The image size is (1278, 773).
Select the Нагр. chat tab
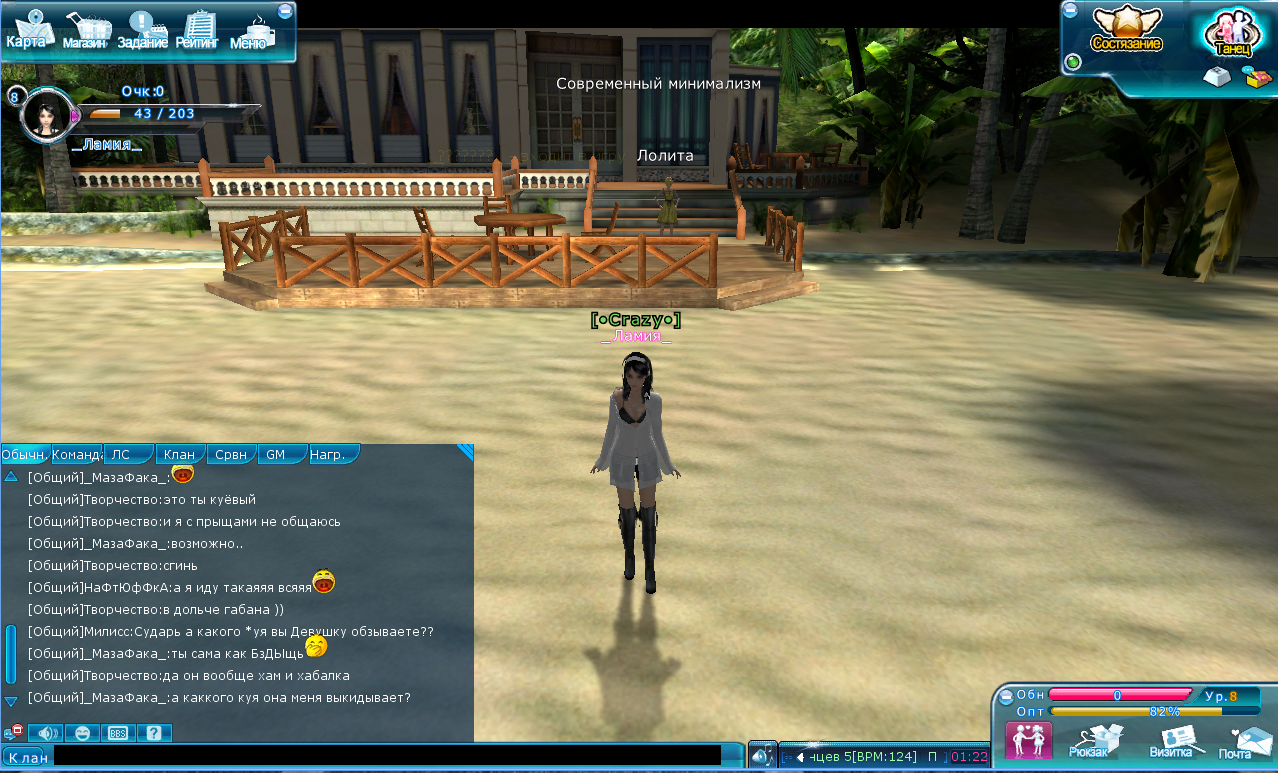click(328, 454)
